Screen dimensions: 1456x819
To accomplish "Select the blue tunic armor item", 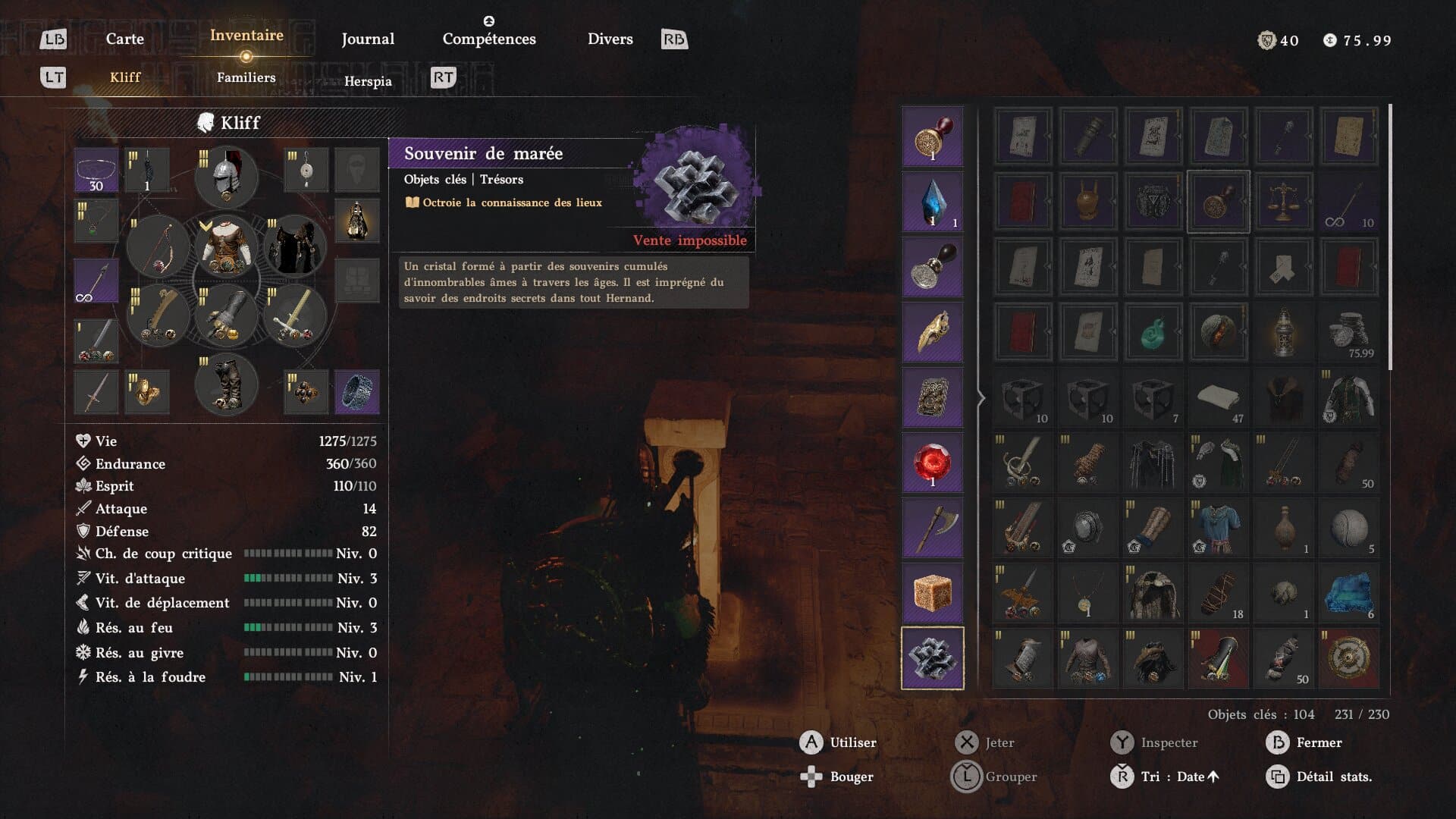I will (1217, 528).
